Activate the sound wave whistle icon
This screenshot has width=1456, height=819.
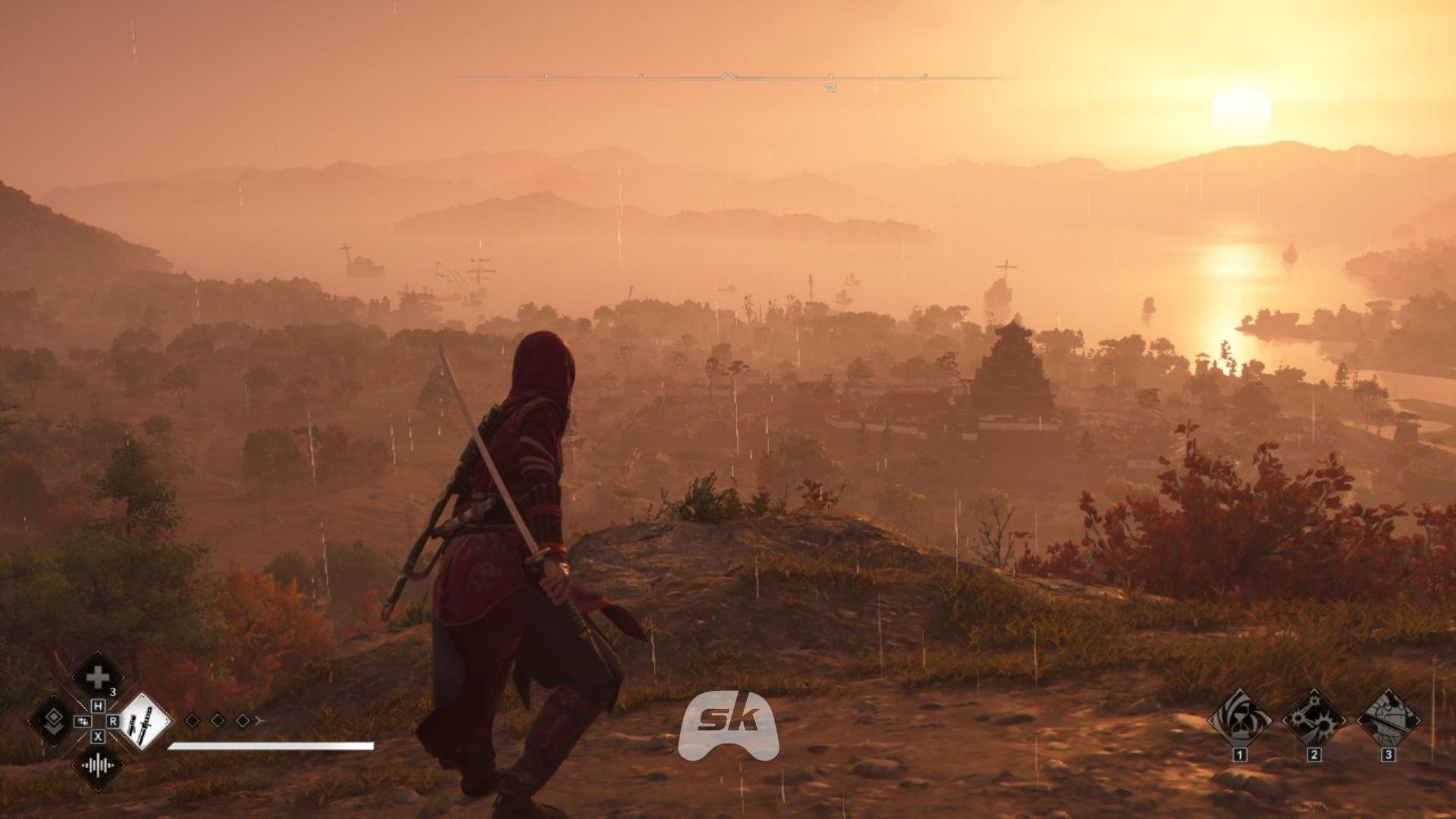tap(97, 764)
